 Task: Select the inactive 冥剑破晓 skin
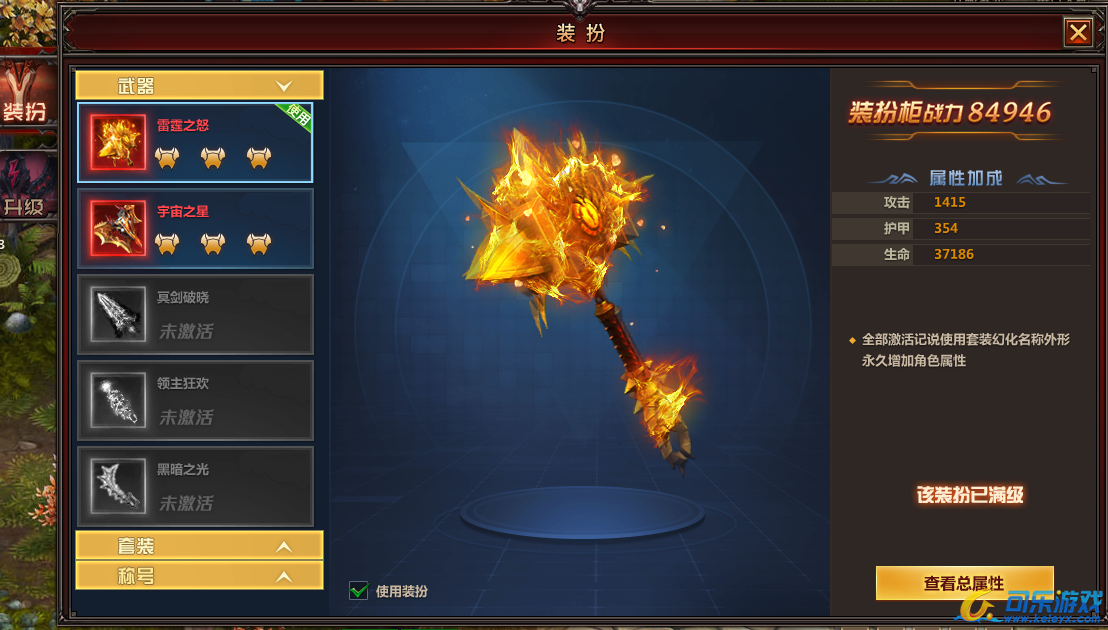pos(195,314)
